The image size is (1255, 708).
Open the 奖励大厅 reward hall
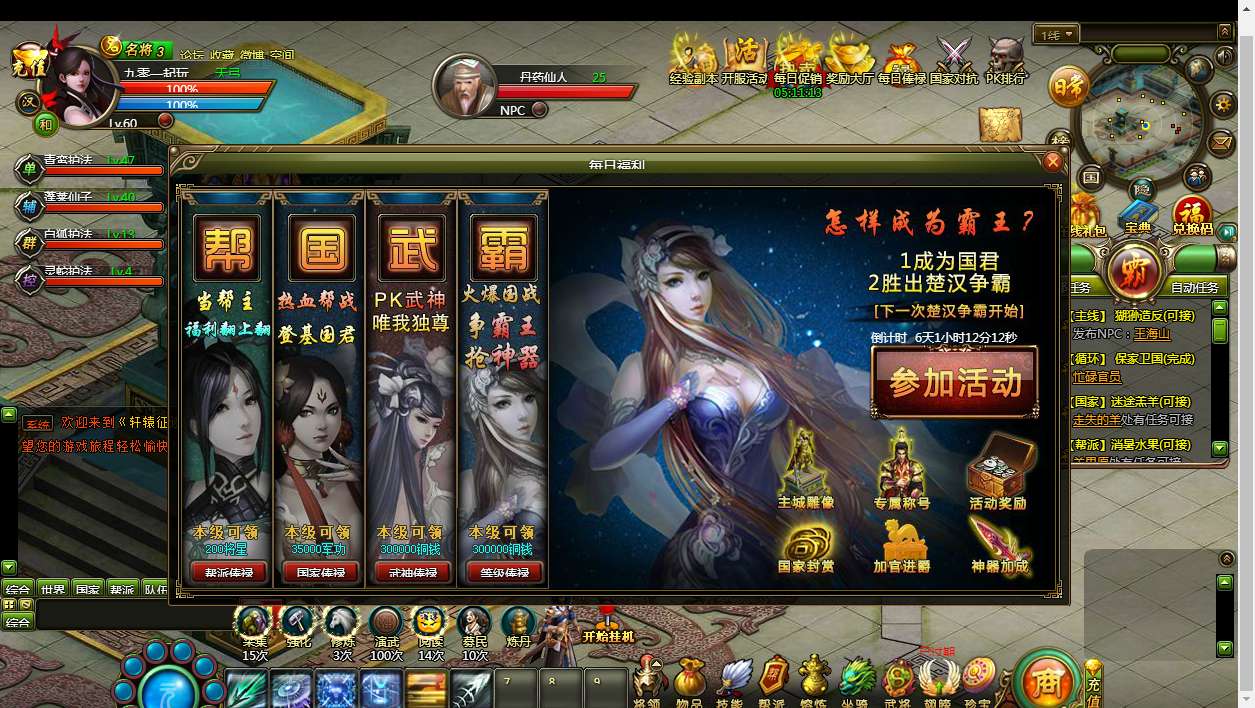(x=849, y=59)
